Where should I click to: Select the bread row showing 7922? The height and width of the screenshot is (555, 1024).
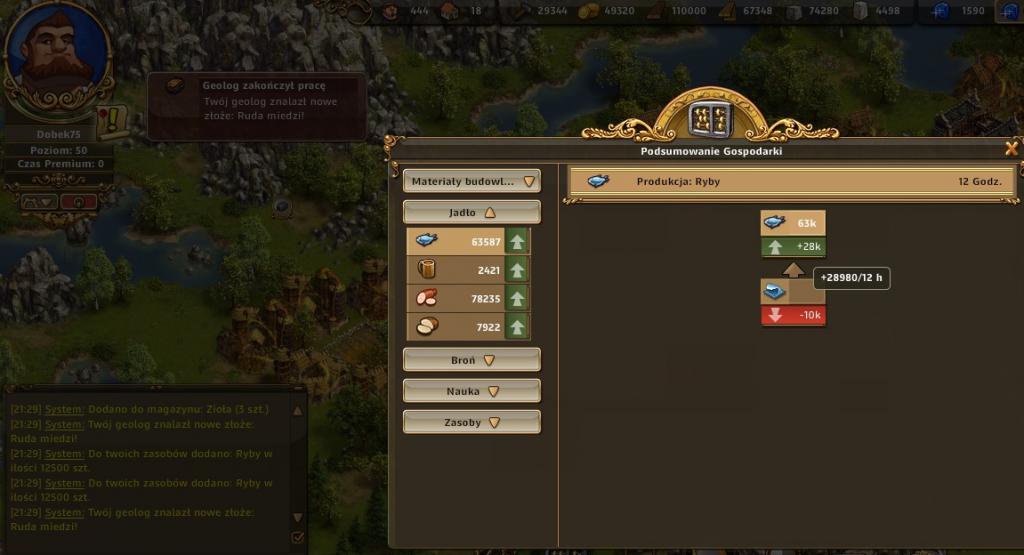point(467,326)
